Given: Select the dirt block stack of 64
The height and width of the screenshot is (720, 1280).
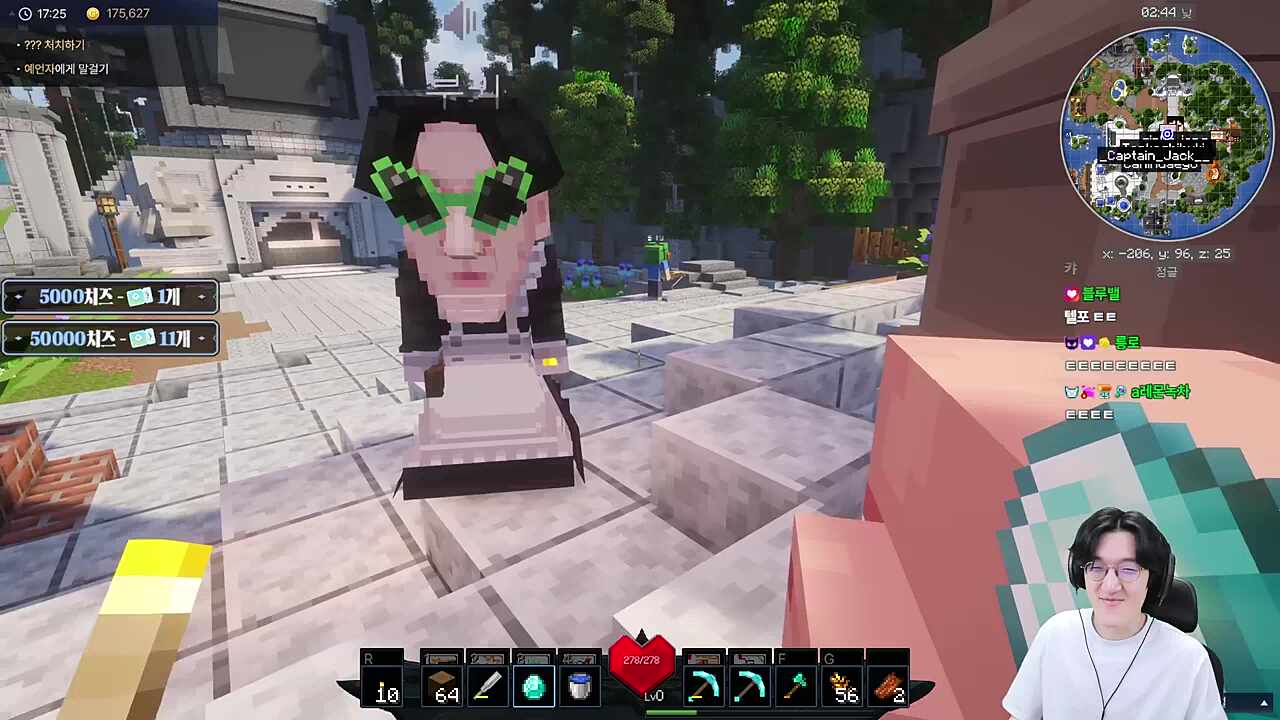Looking at the screenshot, I should coord(441,687).
